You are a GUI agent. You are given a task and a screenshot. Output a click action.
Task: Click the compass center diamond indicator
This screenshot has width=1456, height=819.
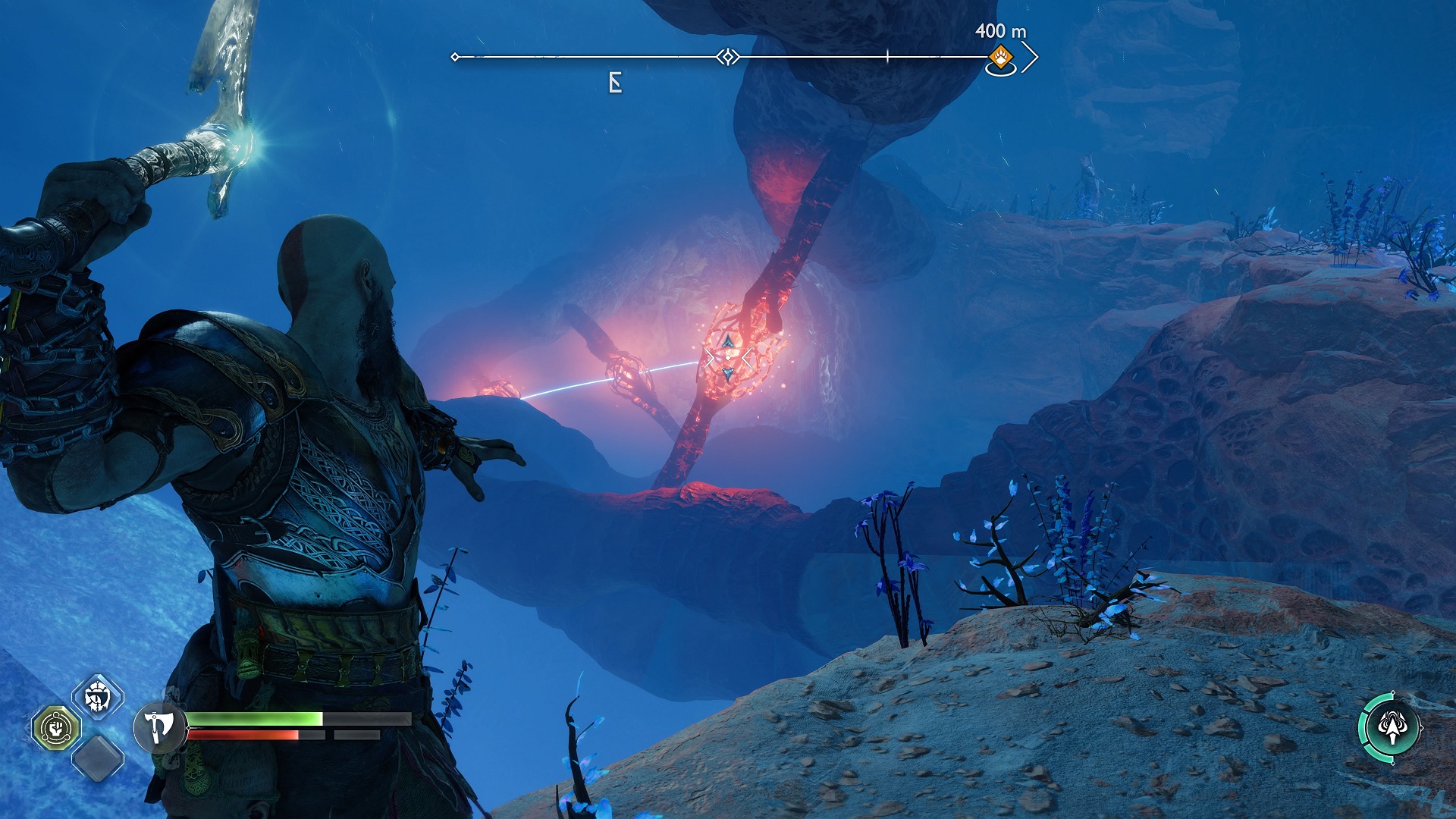[x=728, y=57]
